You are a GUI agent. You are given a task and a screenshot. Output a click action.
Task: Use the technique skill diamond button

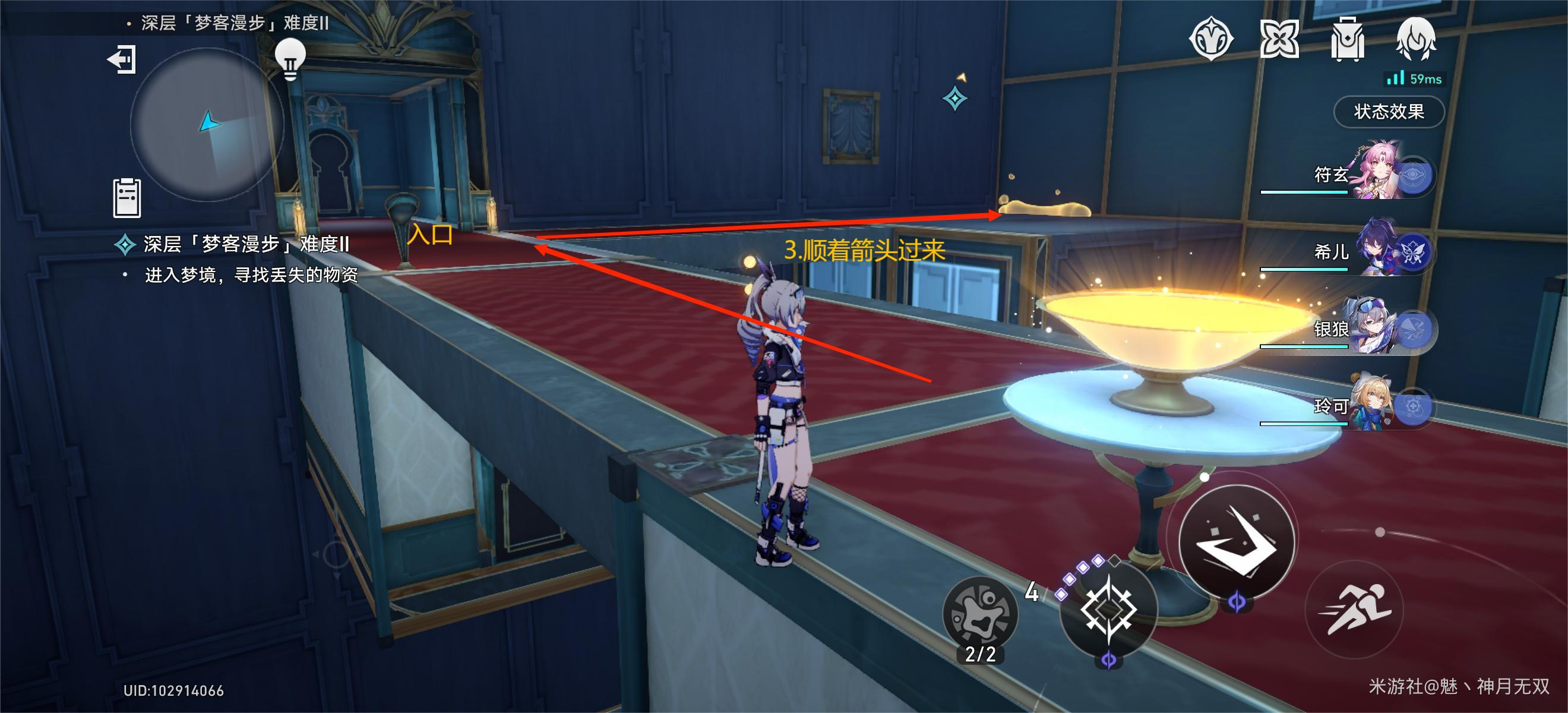click(1108, 609)
